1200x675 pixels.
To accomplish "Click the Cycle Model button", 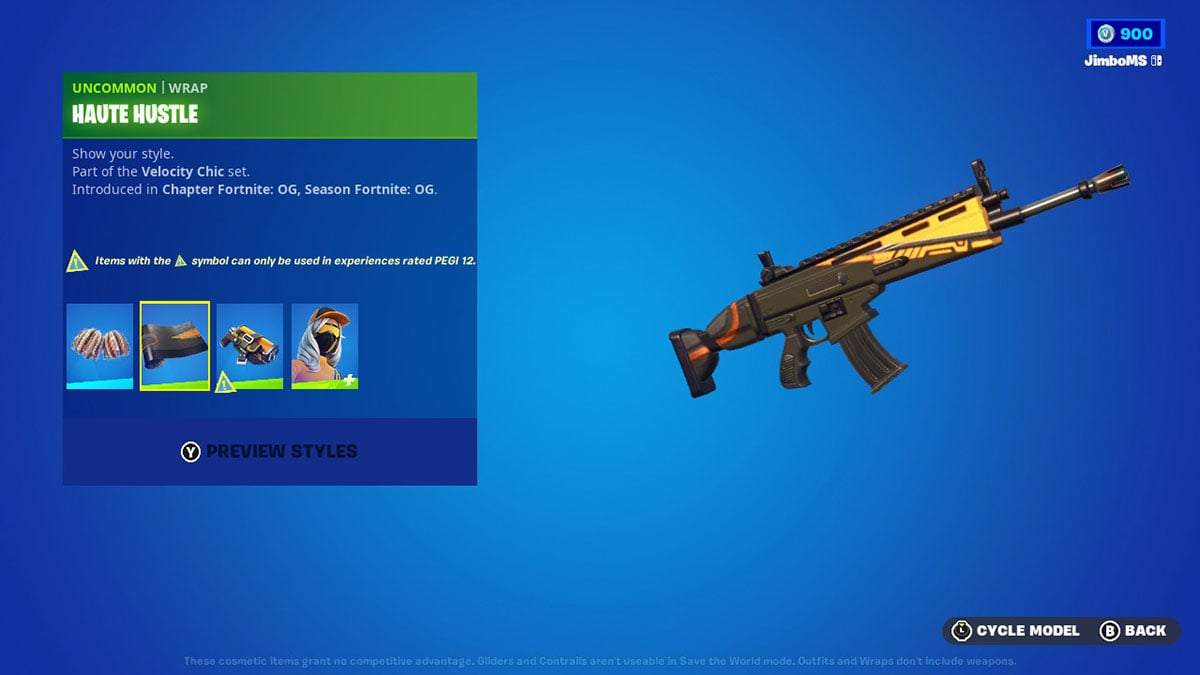I will (1016, 630).
